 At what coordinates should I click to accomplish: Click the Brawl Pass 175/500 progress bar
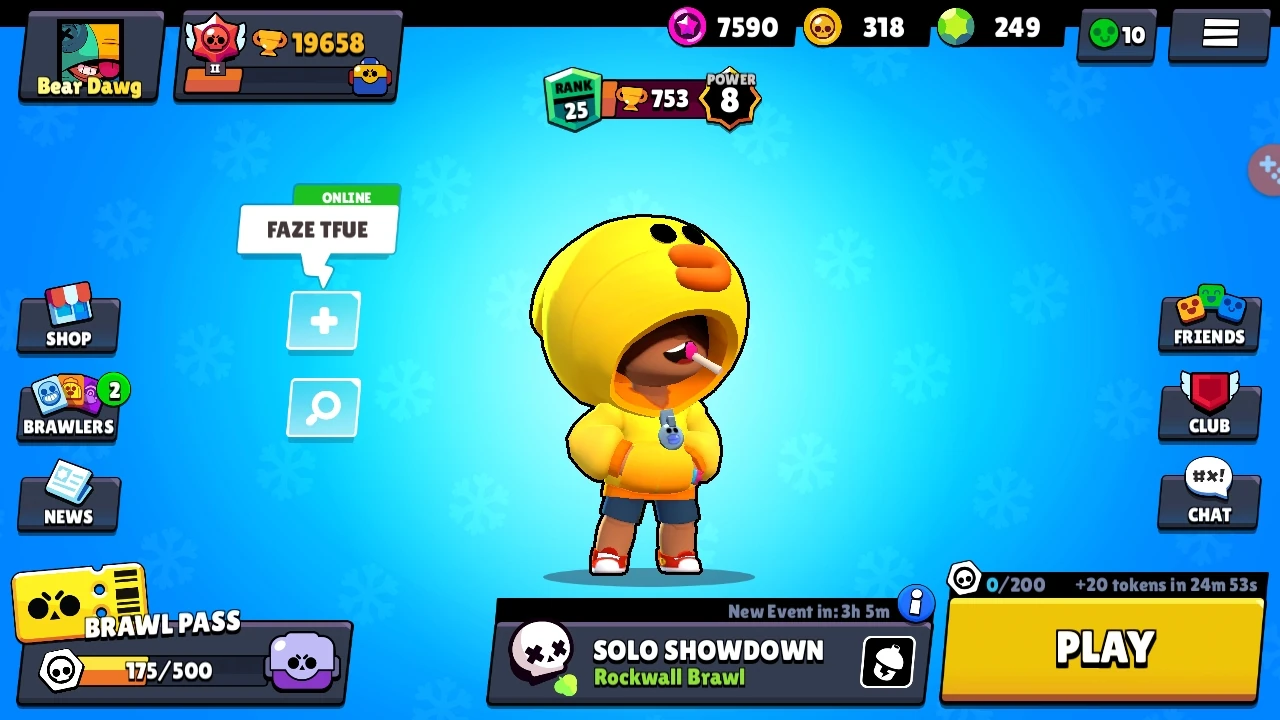click(160, 671)
